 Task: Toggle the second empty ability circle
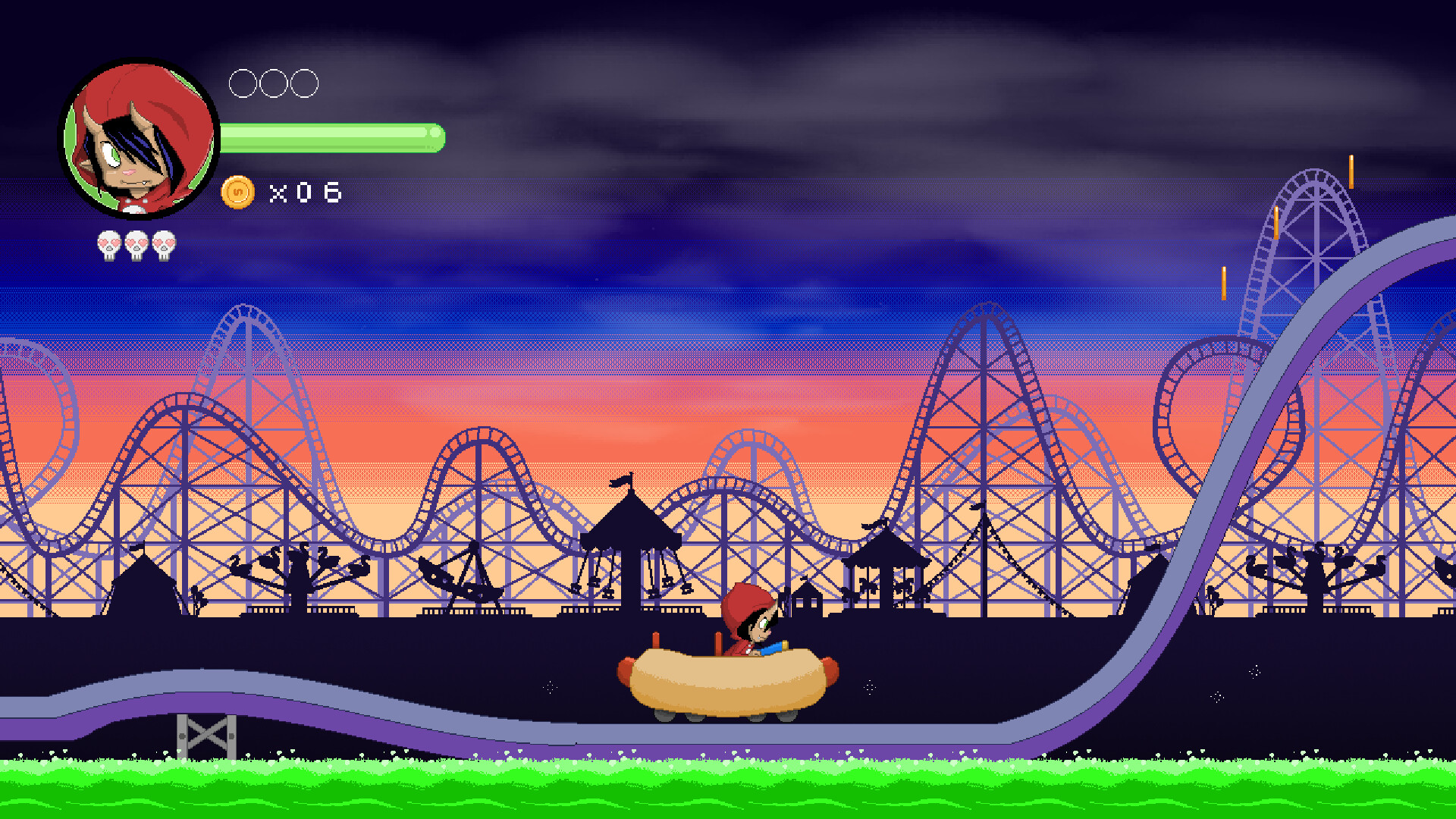275,83
